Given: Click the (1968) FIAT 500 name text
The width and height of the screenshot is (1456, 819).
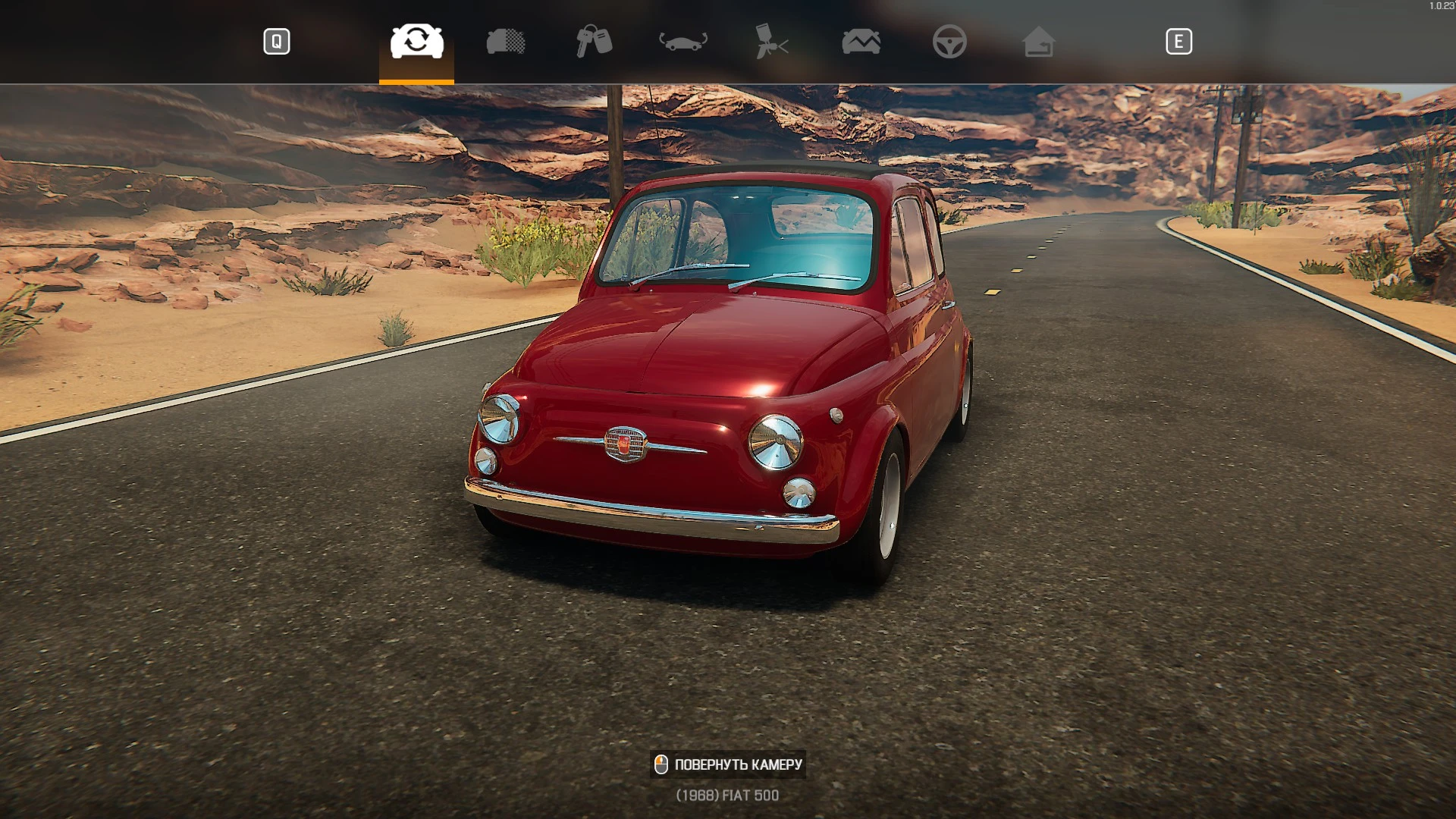Looking at the screenshot, I should click(726, 795).
